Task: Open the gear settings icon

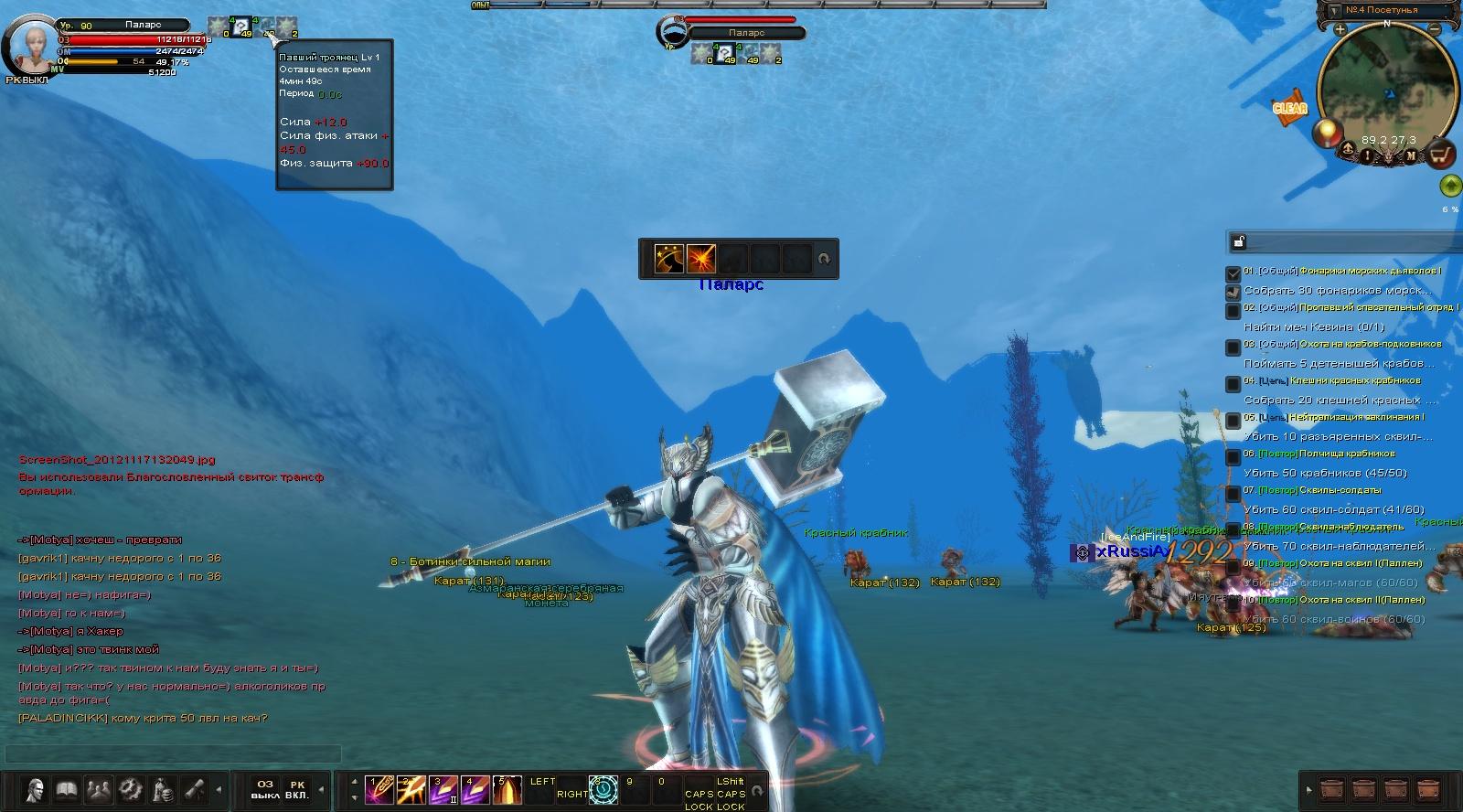Action: (x=131, y=788)
